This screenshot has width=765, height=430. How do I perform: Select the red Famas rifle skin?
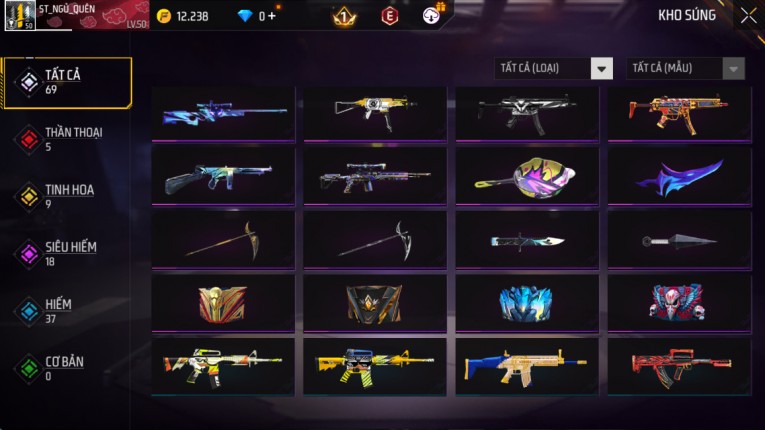click(x=679, y=366)
